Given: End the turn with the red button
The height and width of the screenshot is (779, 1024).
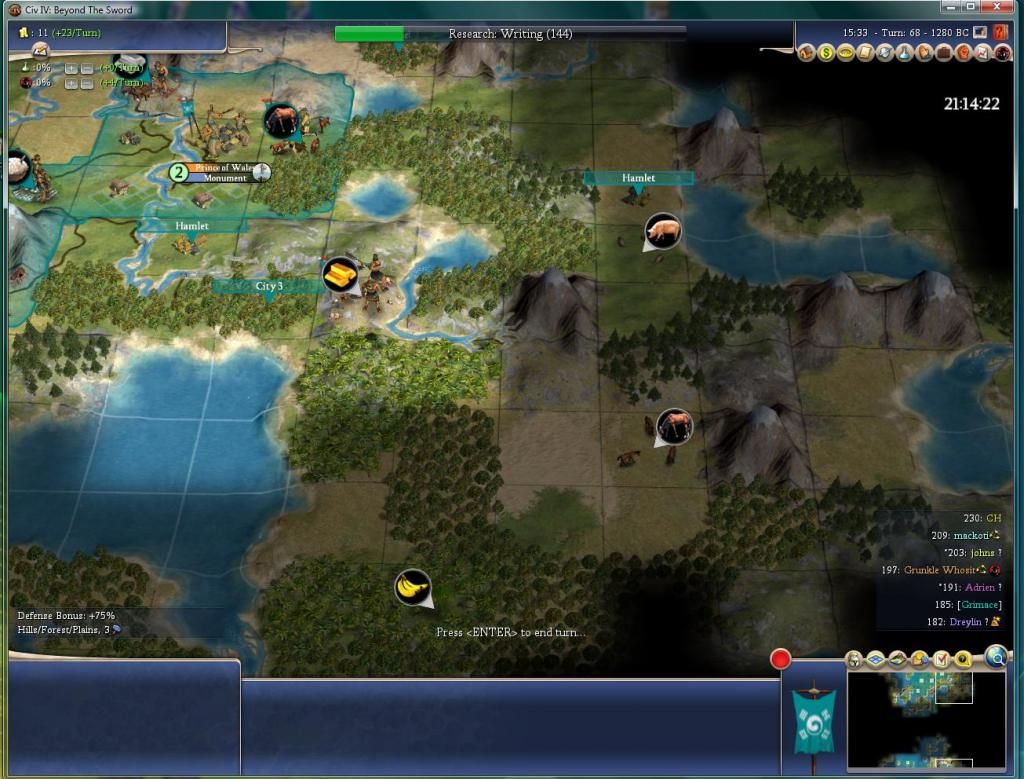Looking at the screenshot, I should tap(781, 659).
